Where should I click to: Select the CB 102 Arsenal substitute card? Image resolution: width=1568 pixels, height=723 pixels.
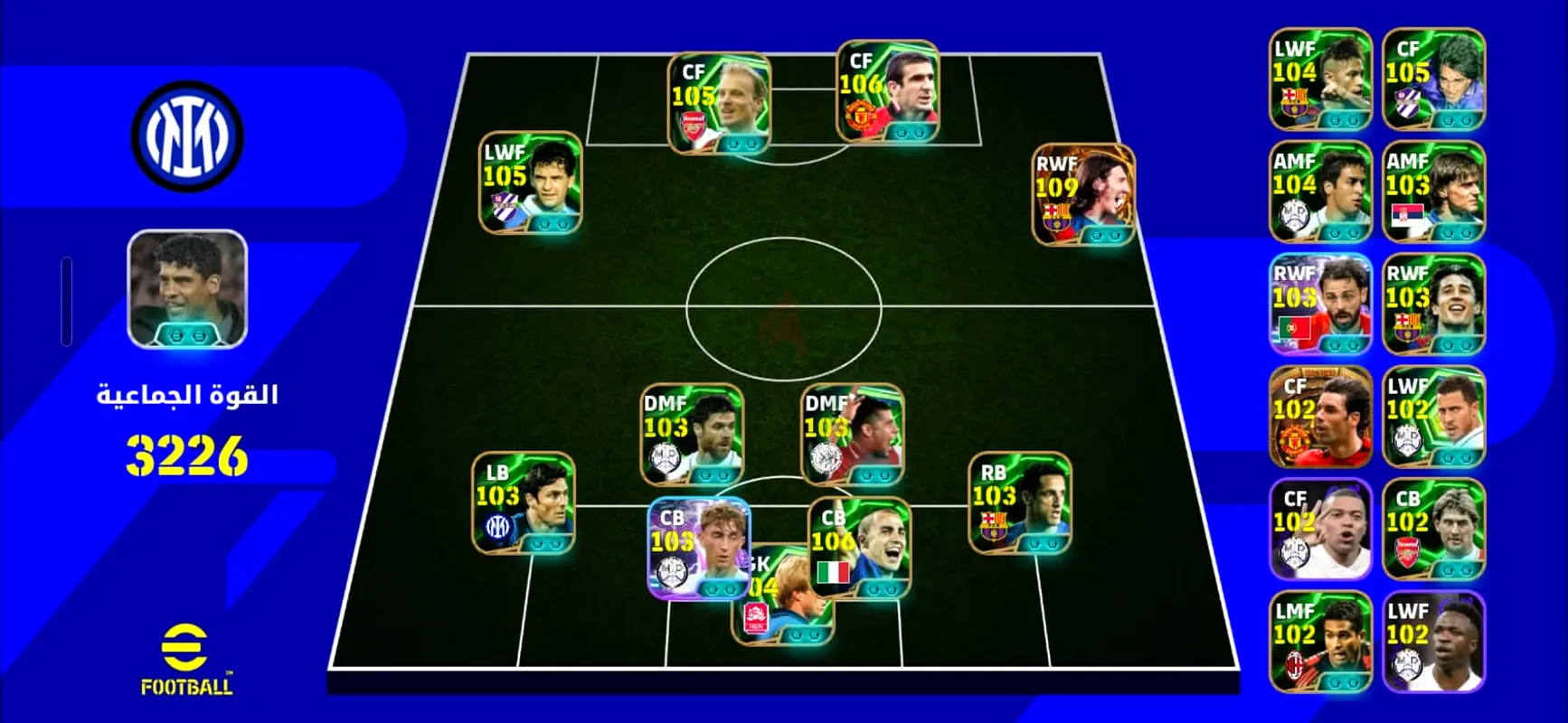pos(1433,530)
